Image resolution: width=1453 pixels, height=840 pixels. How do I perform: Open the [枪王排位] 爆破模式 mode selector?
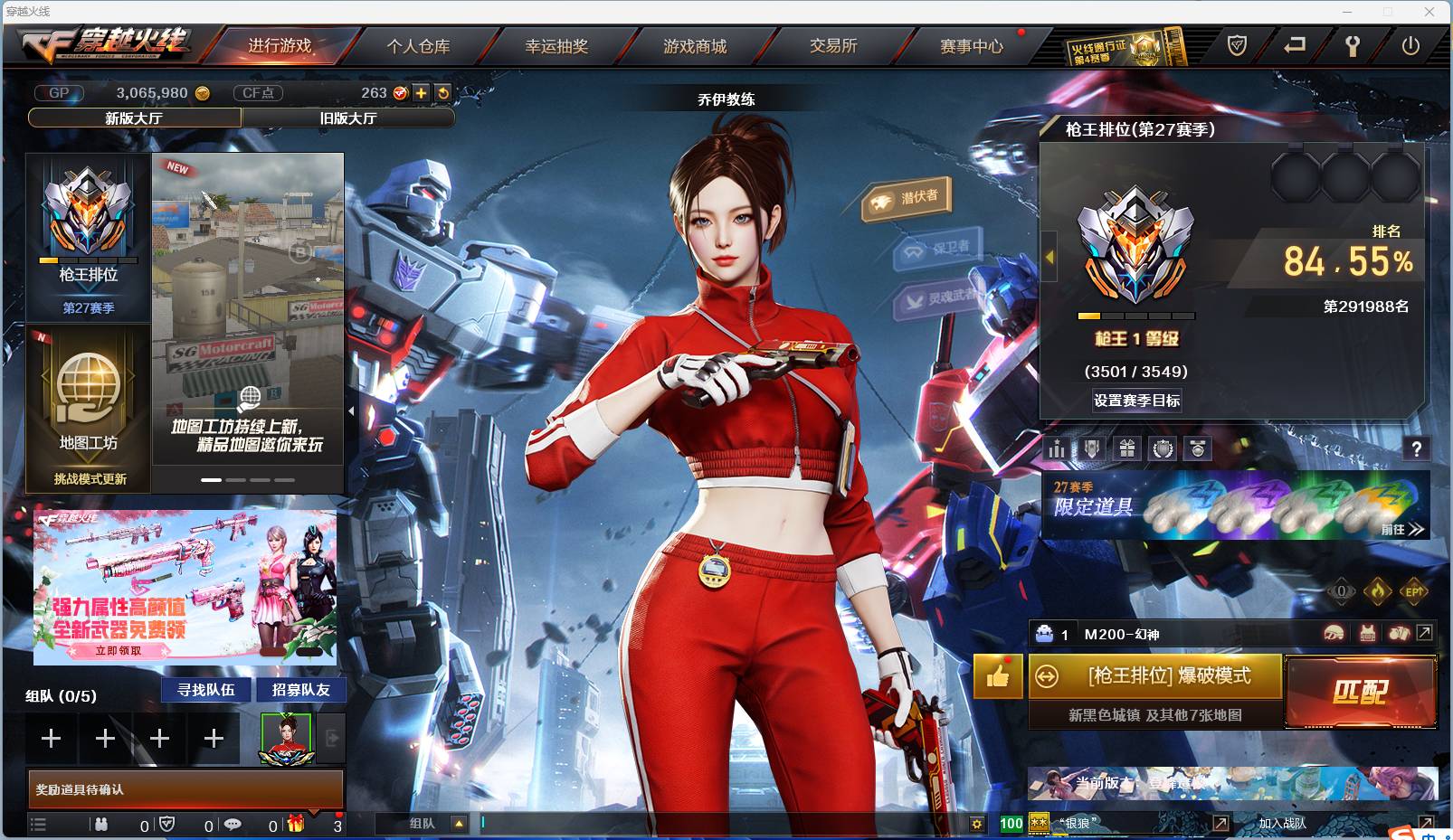point(1155,676)
